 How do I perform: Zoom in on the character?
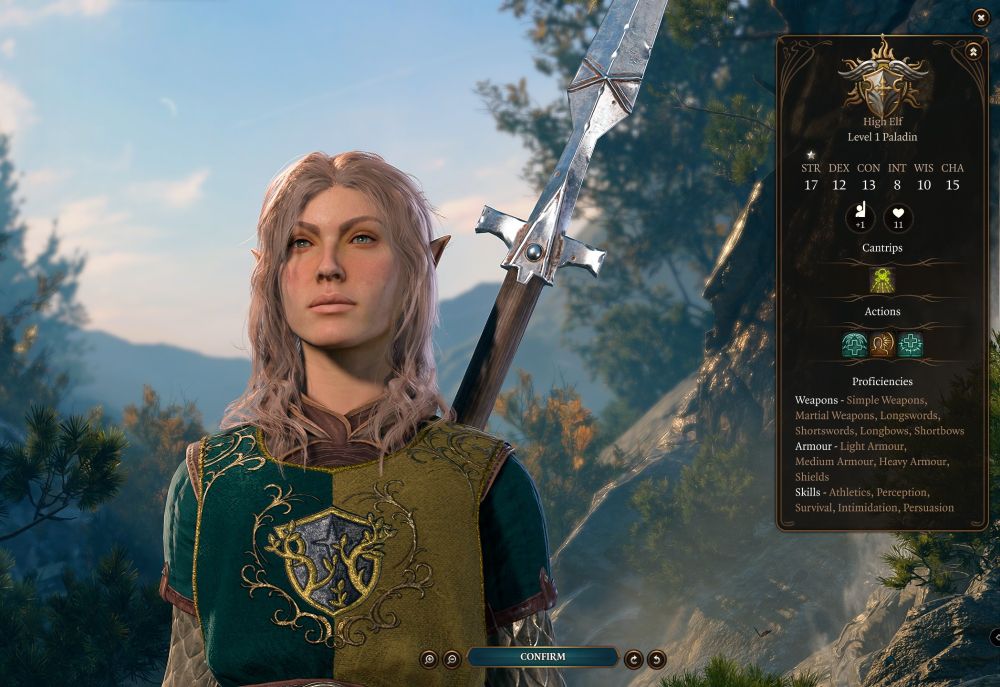(429, 658)
